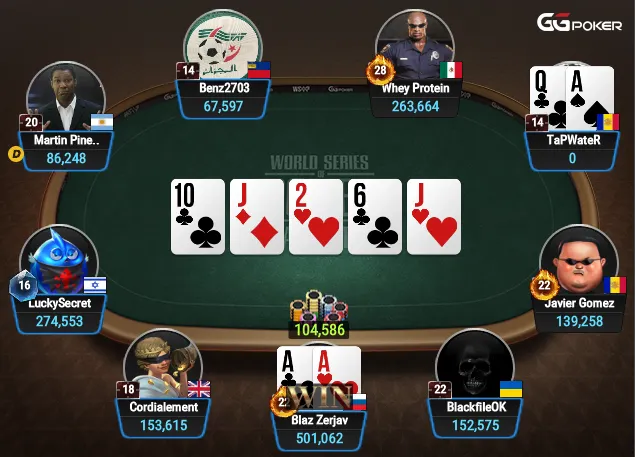The height and width of the screenshot is (457, 635).
Task: Click Cordialement's player avatar
Action: point(162,366)
